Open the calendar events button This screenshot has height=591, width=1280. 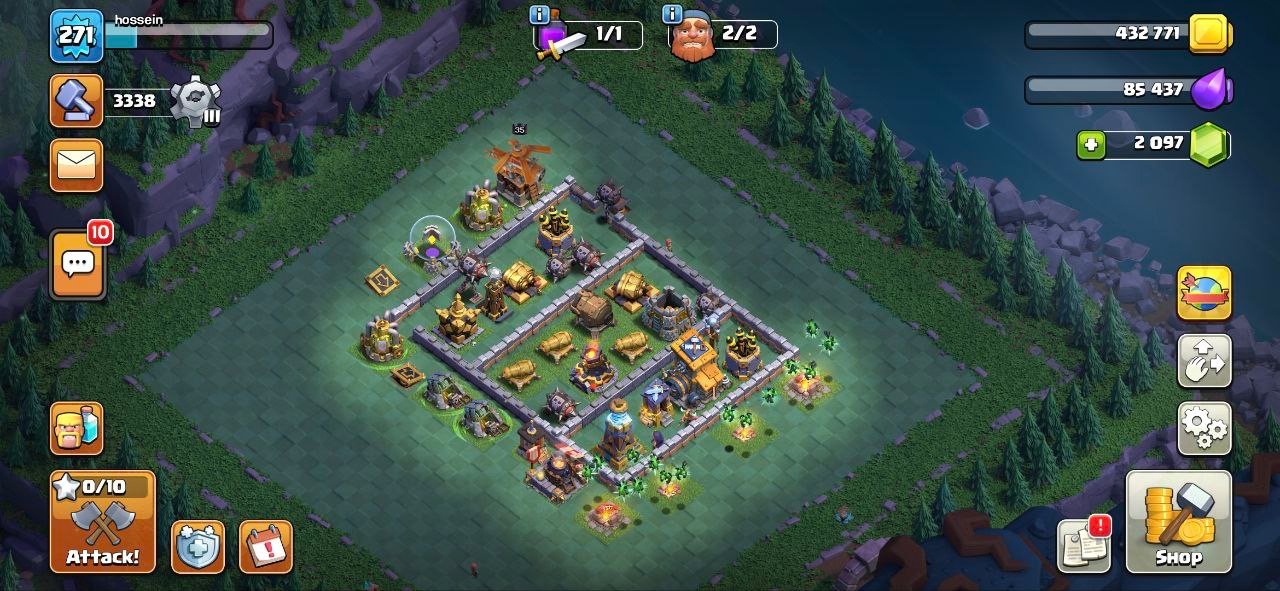pyautogui.click(x=265, y=547)
